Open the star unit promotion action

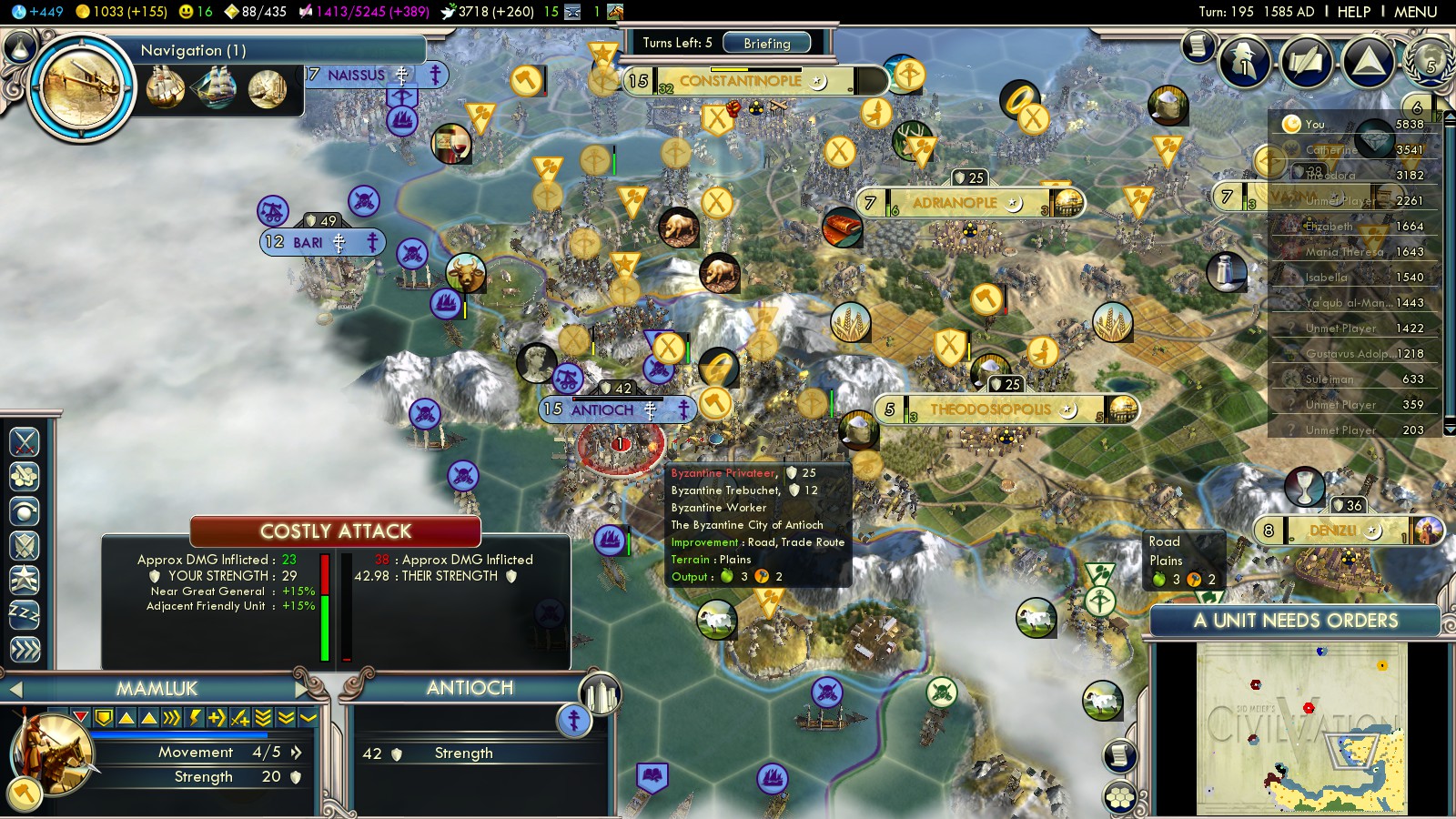25,580
